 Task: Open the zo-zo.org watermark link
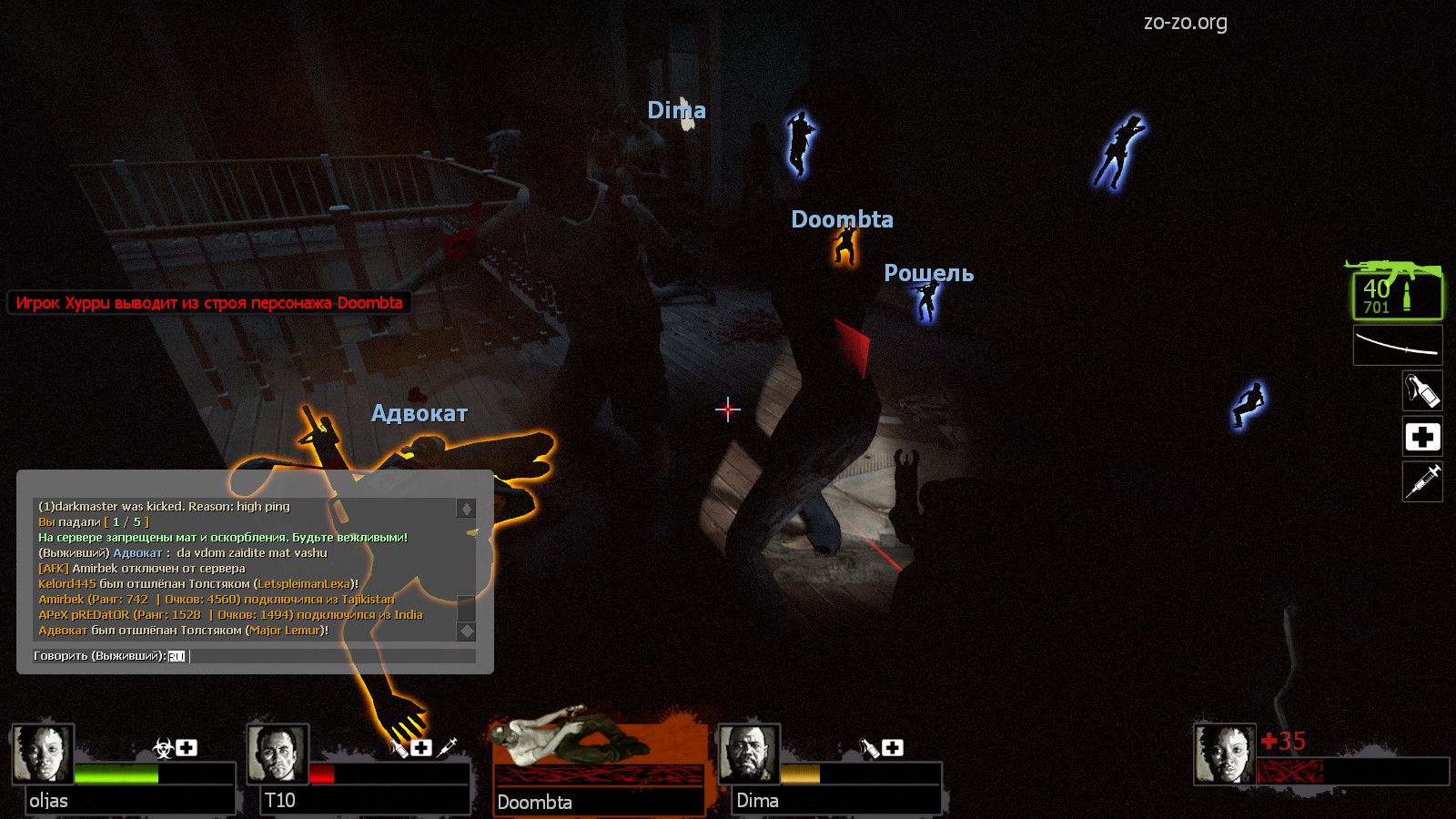pyautogui.click(x=1185, y=23)
